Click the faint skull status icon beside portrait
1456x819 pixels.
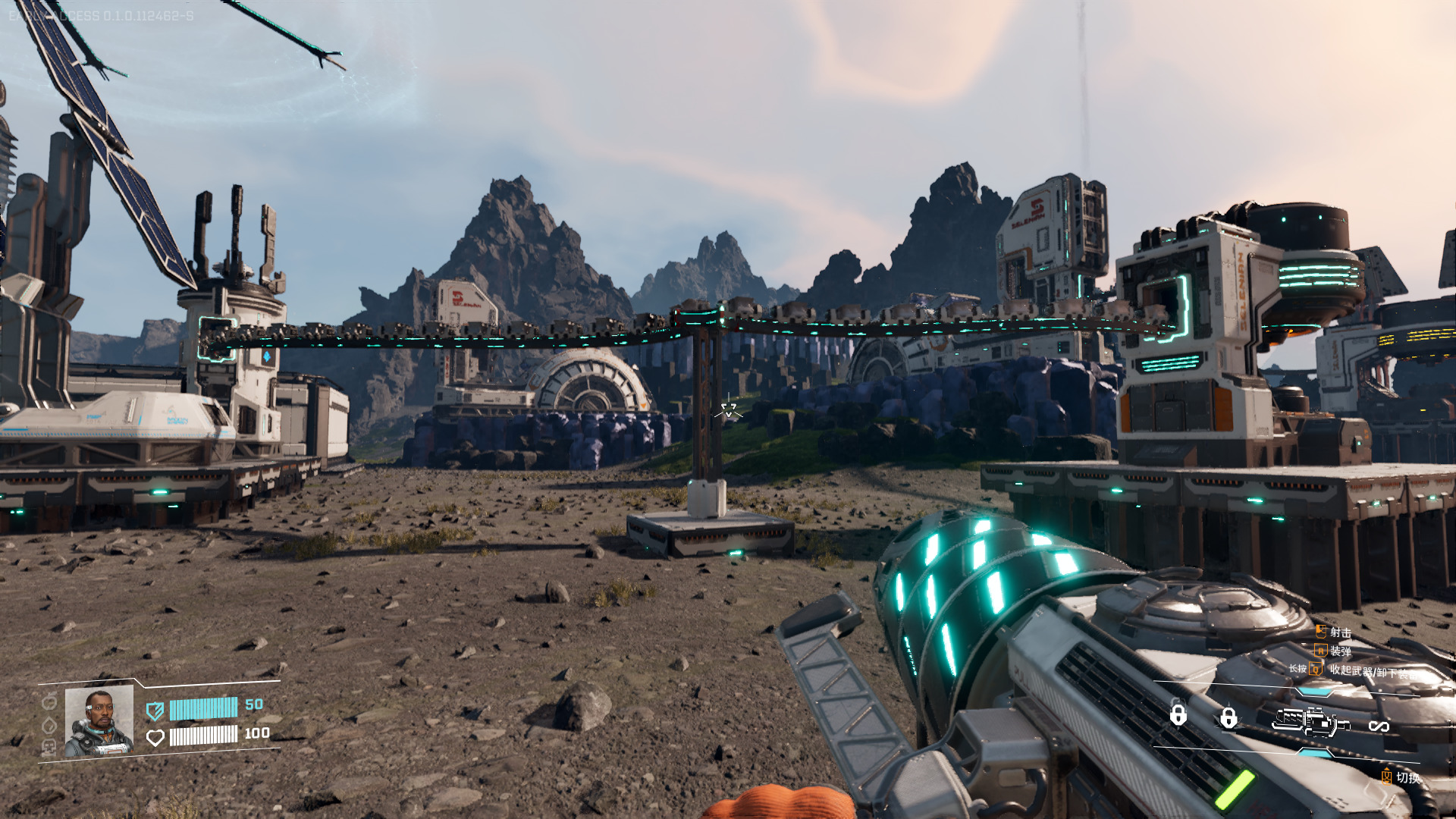49,747
